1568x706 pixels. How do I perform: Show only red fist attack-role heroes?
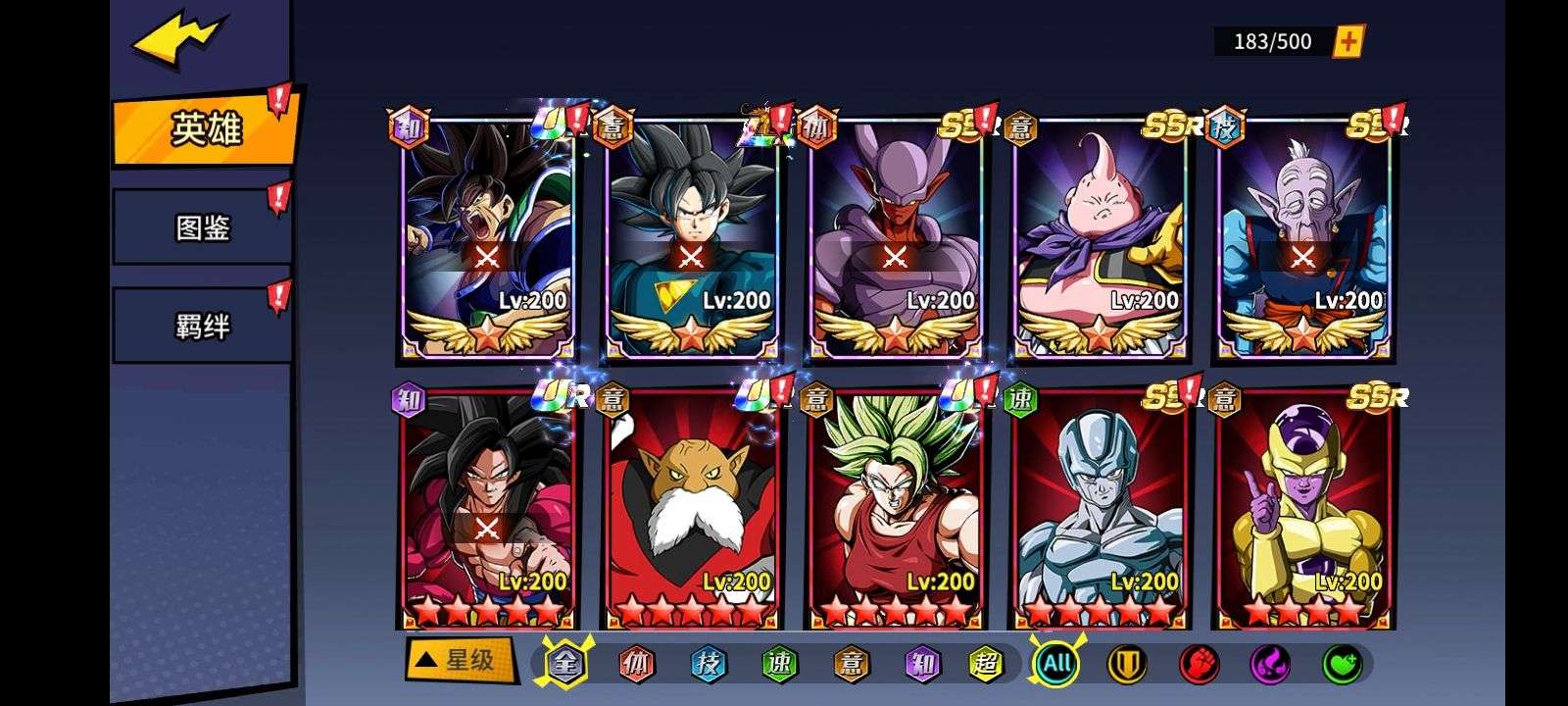[x=1199, y=664]
